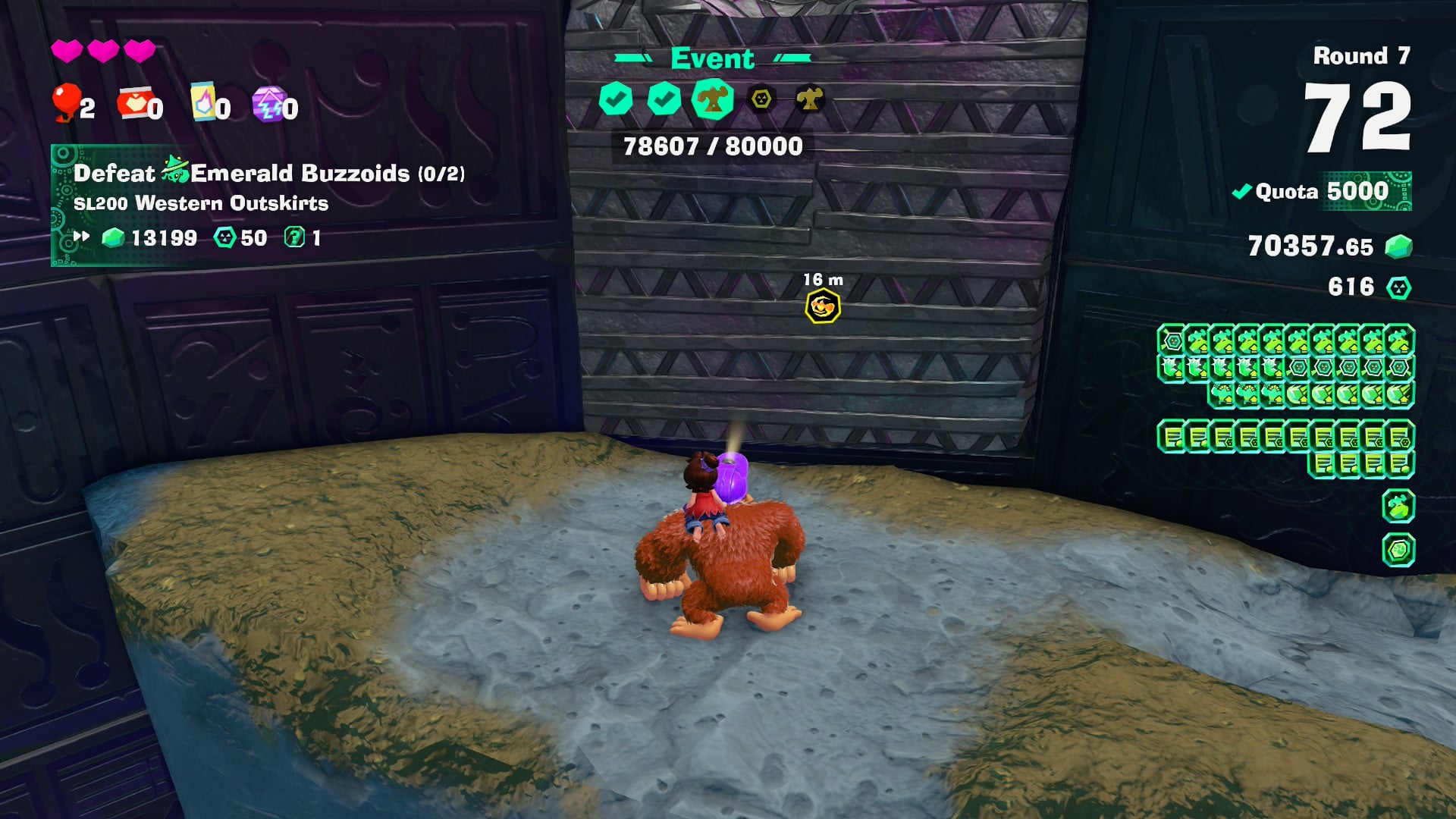Click the dark hexagon upcoming event icon

click(761, 99)
